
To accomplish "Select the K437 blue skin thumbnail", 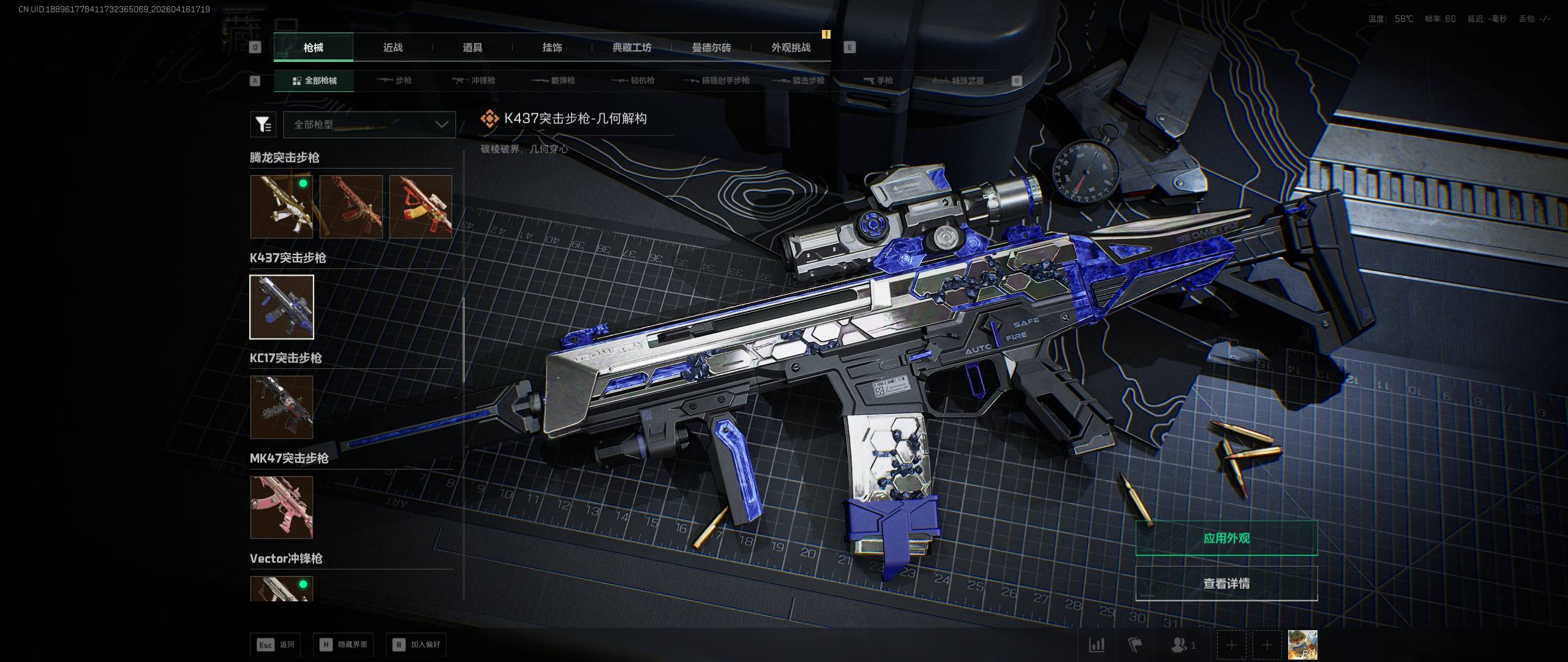I will 282,306.
